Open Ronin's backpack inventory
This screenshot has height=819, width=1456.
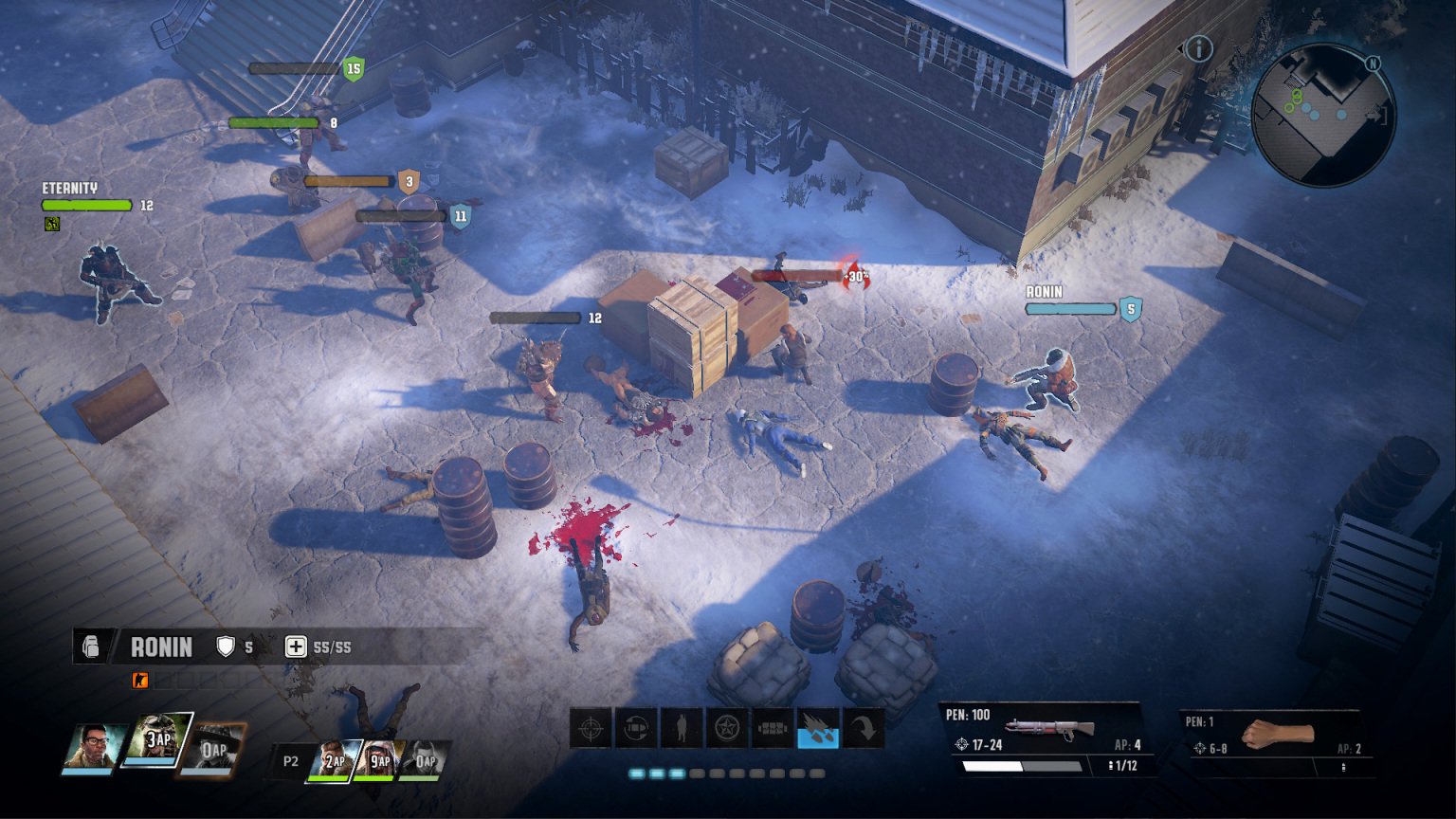[92, 646]
